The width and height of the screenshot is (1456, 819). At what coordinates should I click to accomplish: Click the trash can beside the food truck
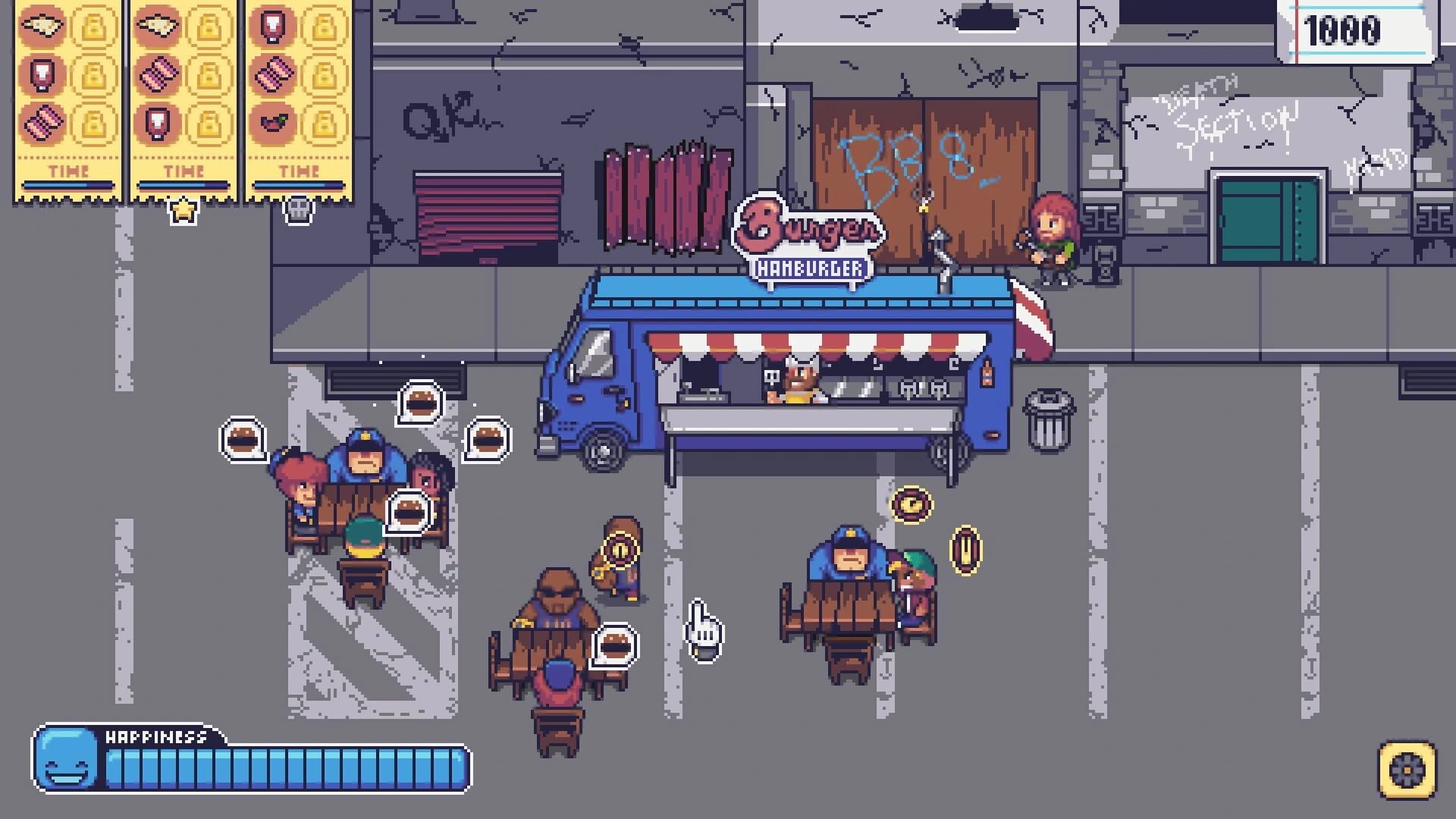tap(1050, 419)
